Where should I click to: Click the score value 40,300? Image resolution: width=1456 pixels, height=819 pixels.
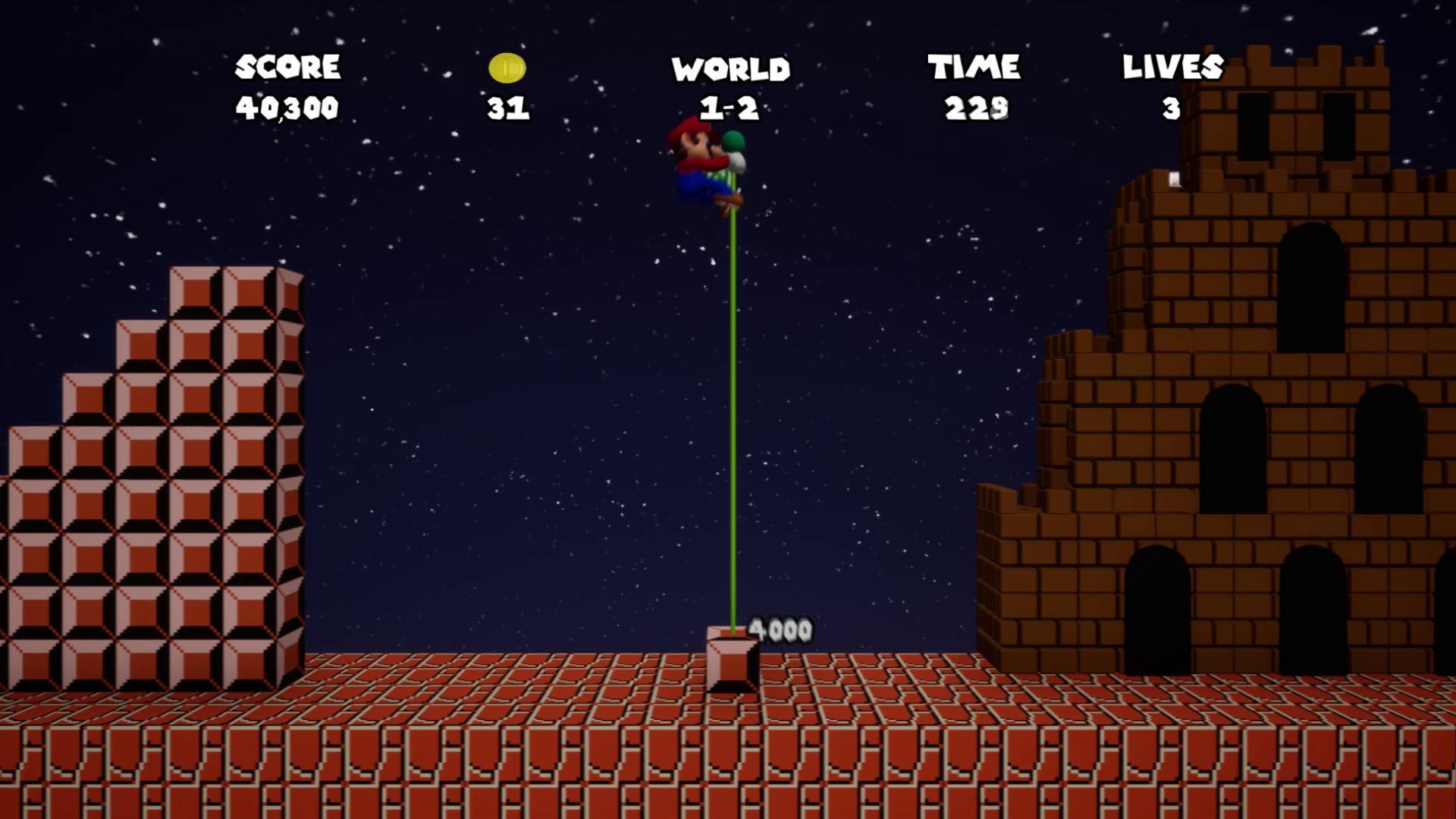tap(290, 108)
